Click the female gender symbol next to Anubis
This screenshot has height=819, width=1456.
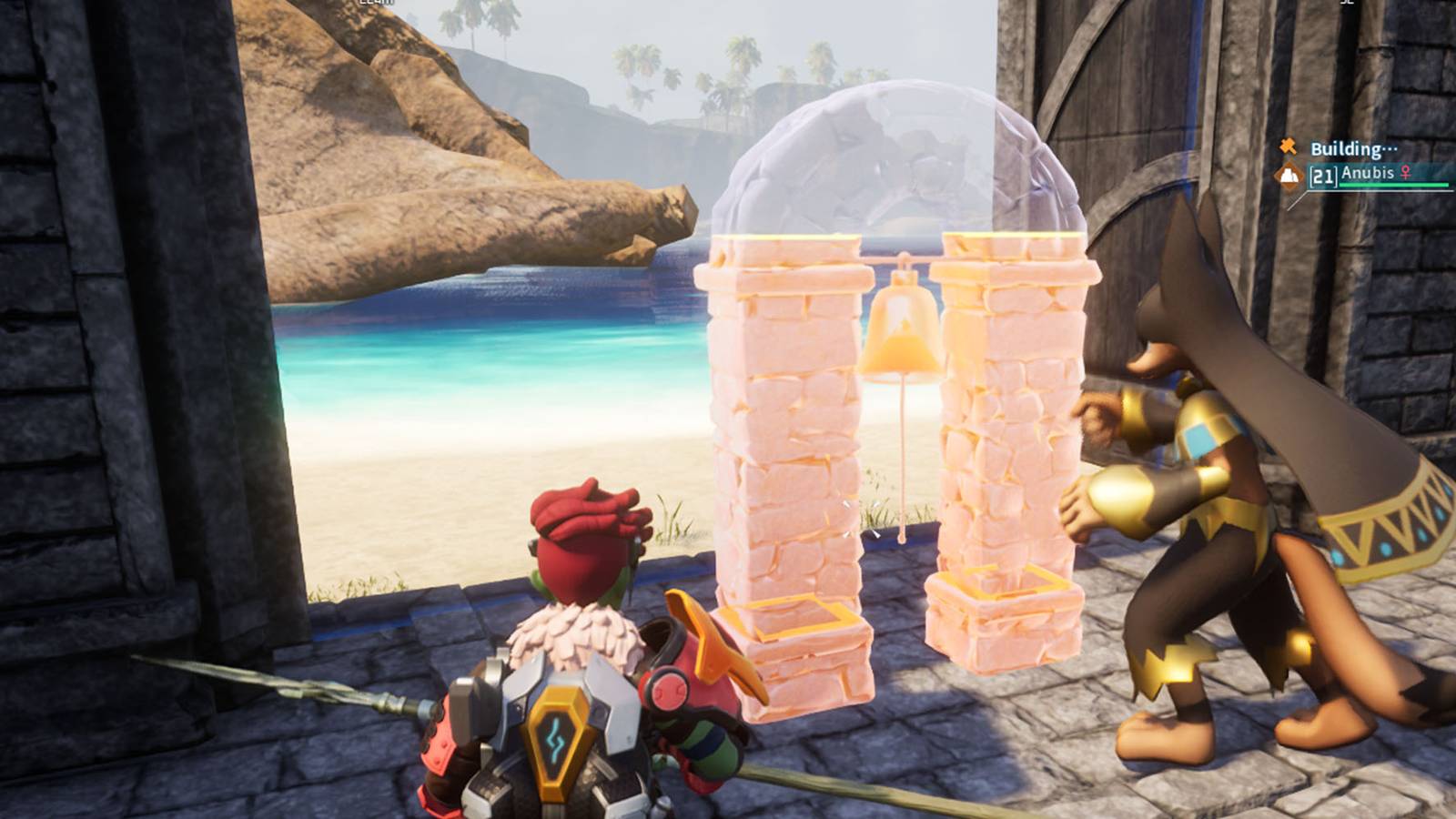(1405, 173)
